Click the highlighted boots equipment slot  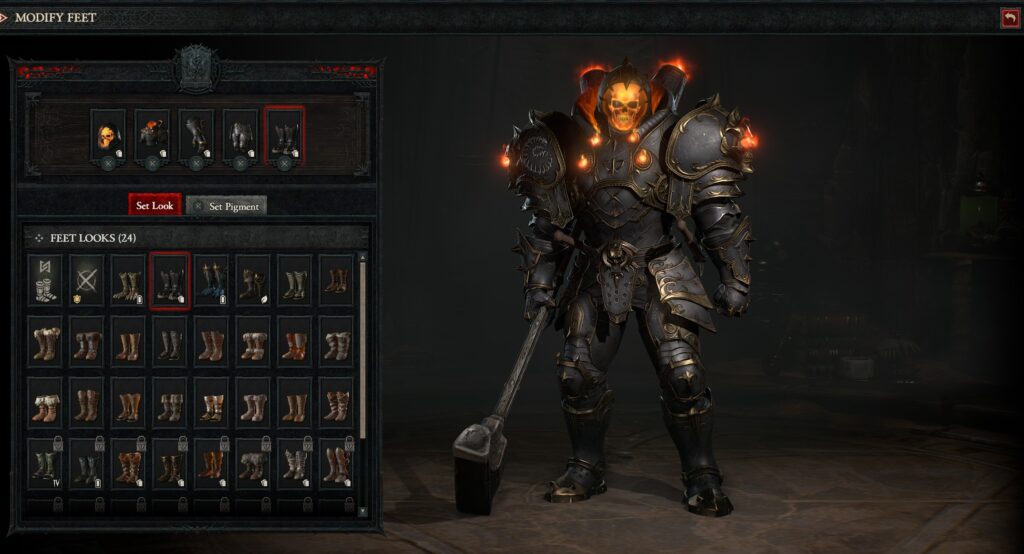284,136
